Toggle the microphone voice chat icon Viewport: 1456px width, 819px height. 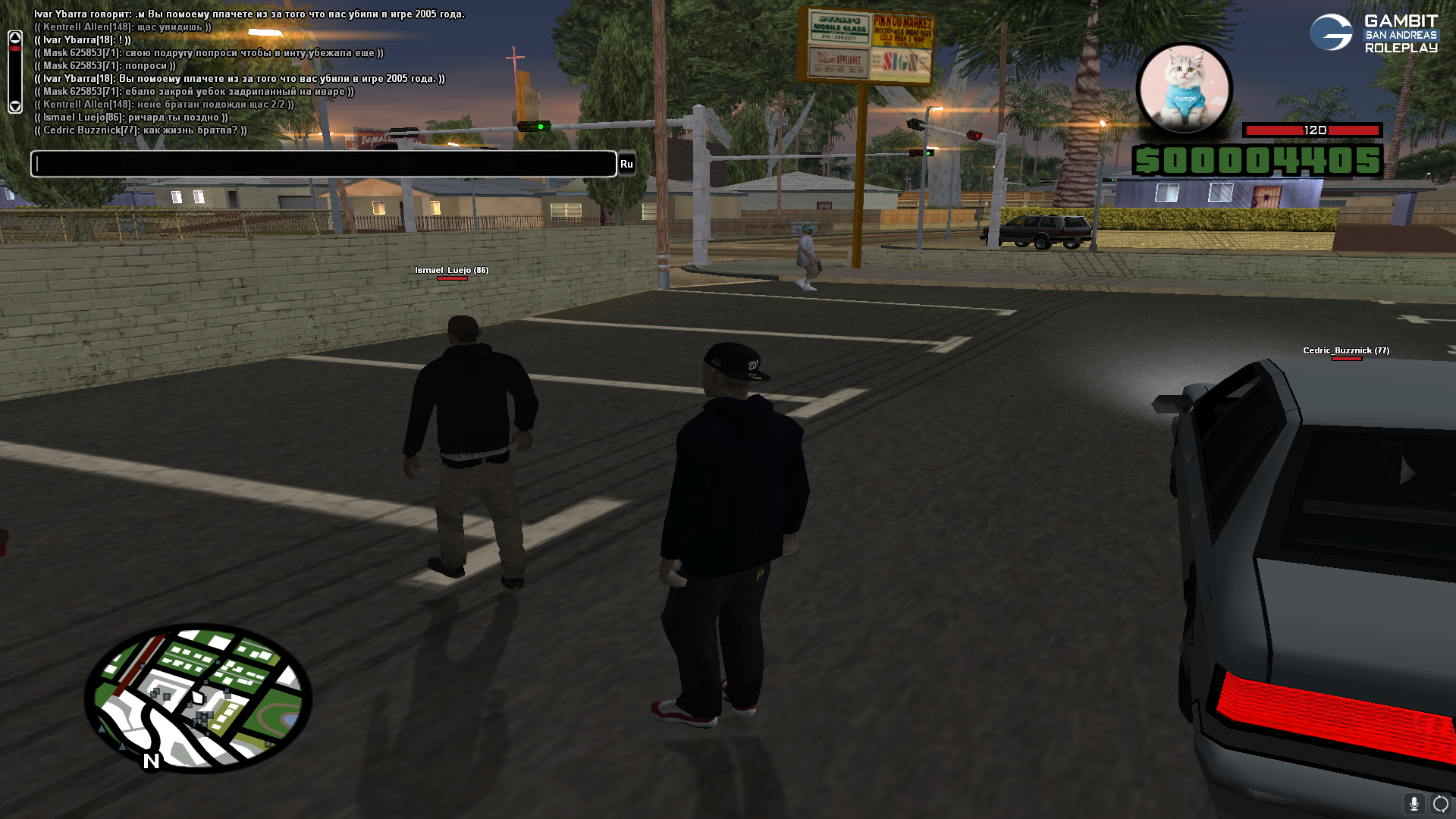pos(1414,803)
